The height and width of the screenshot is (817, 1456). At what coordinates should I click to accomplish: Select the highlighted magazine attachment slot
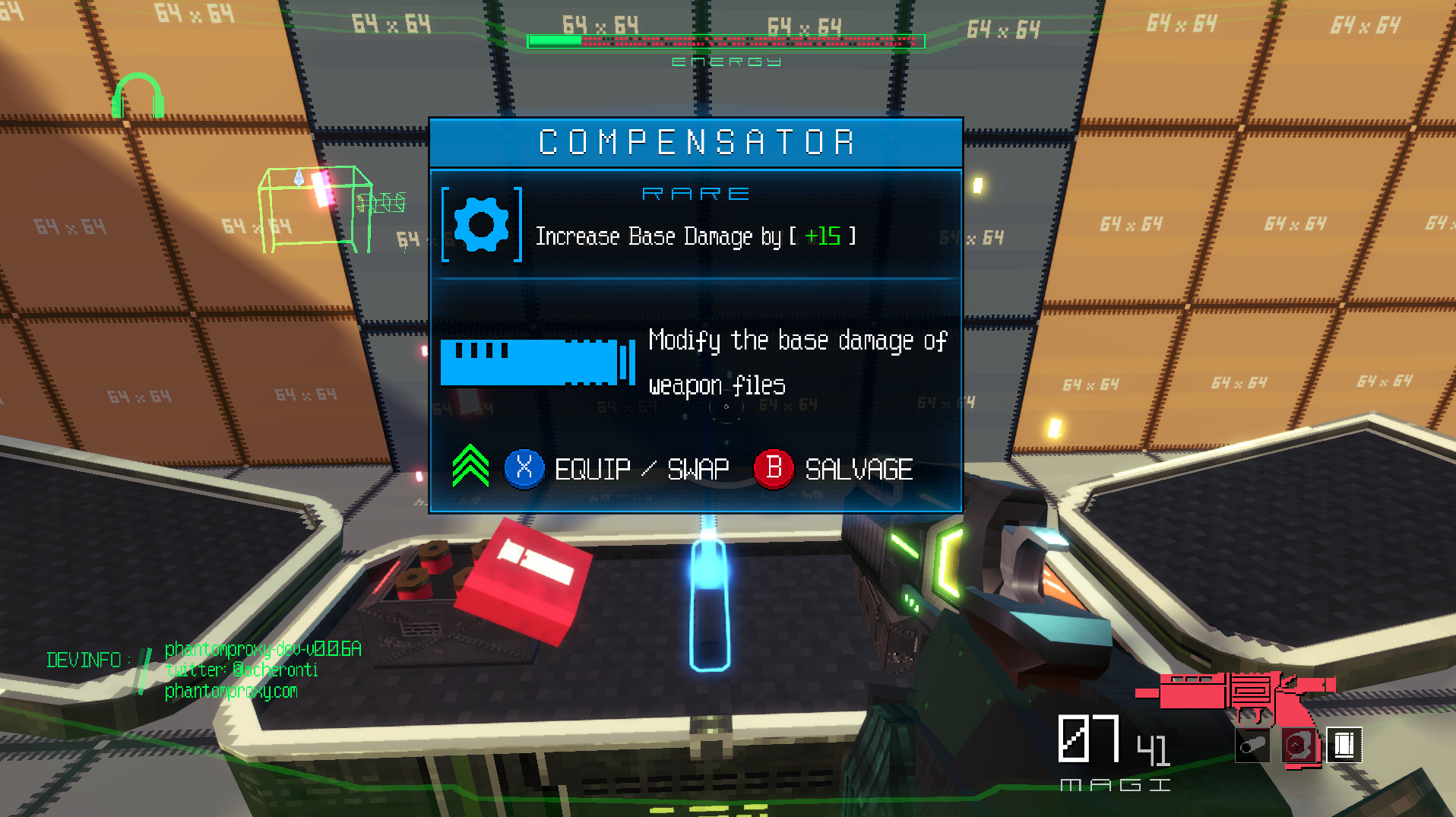[x=1344, y=746]
